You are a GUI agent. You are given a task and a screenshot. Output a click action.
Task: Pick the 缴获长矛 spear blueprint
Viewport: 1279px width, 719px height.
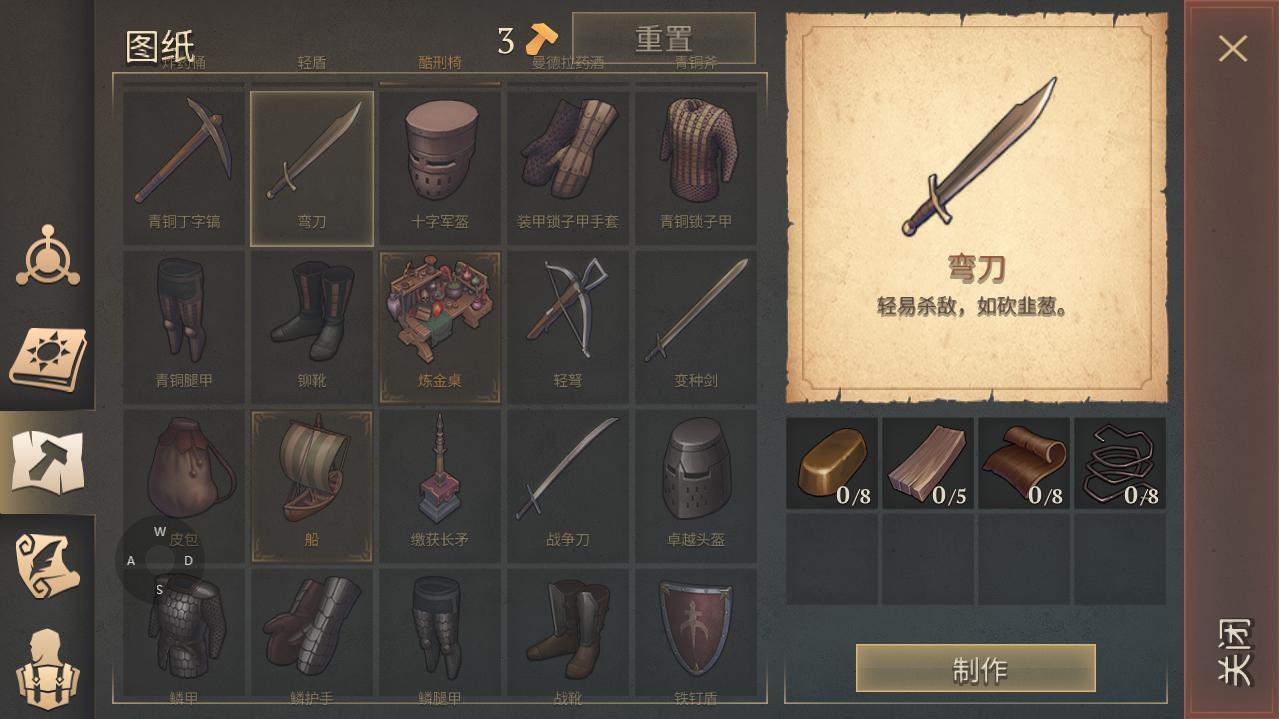440,485
